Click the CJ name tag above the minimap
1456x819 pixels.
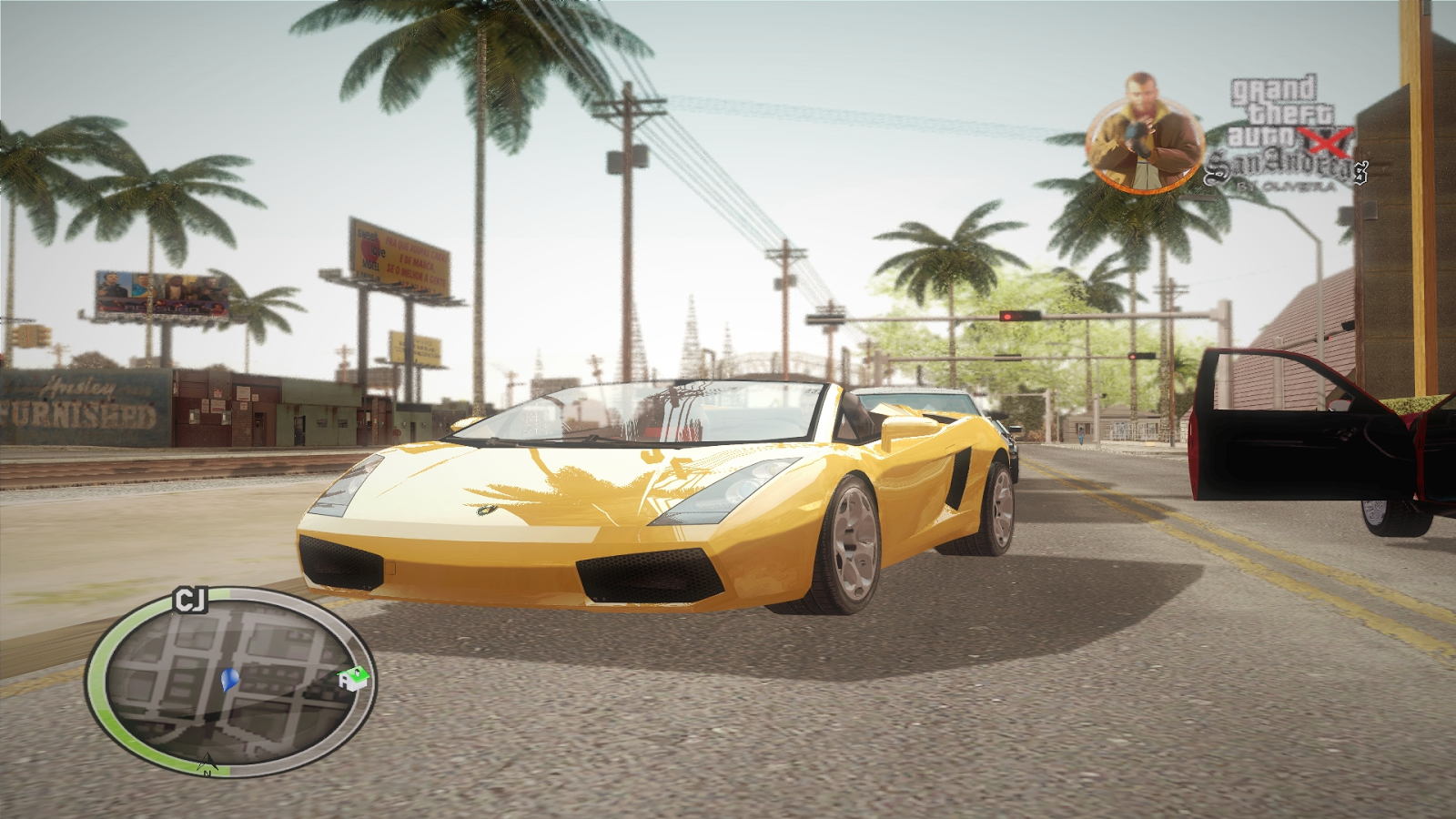coord(192,600)
